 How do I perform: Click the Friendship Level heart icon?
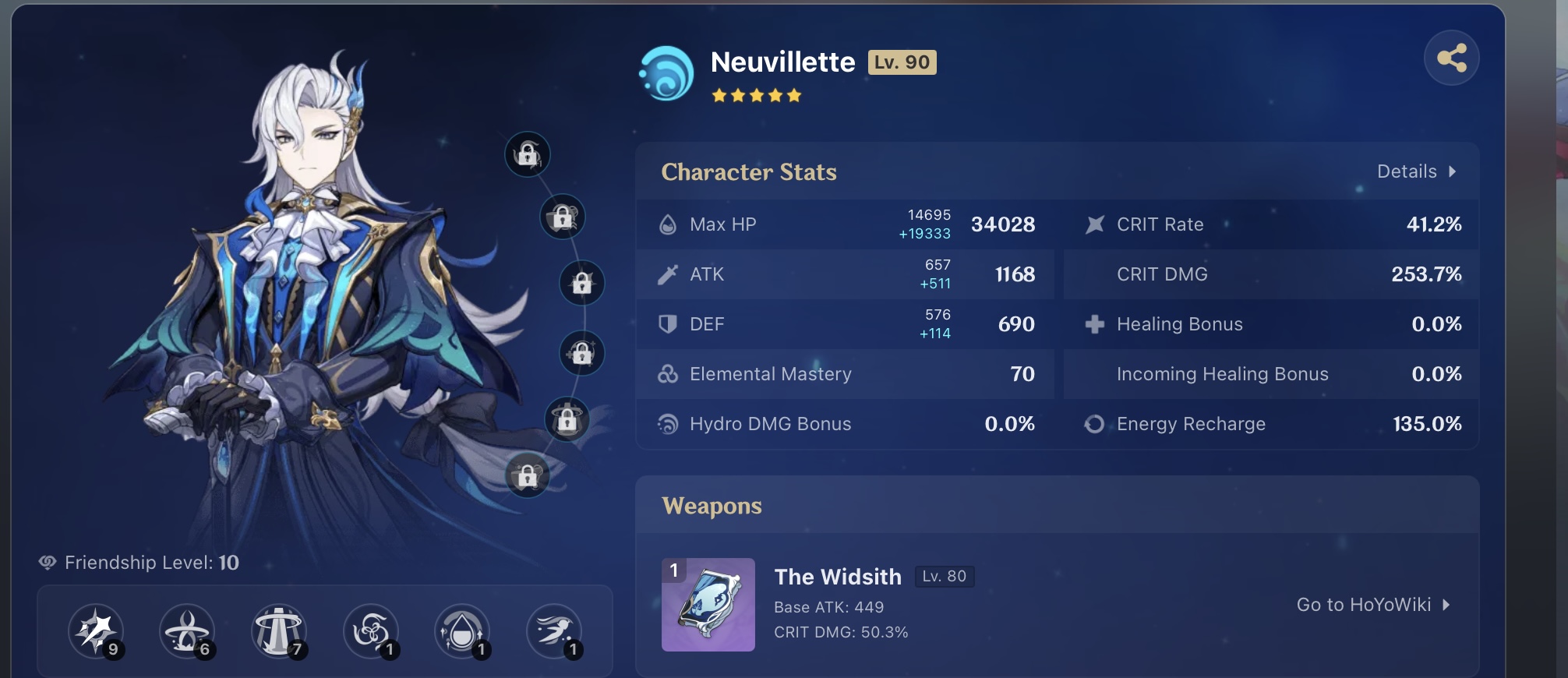click(48, 563)
